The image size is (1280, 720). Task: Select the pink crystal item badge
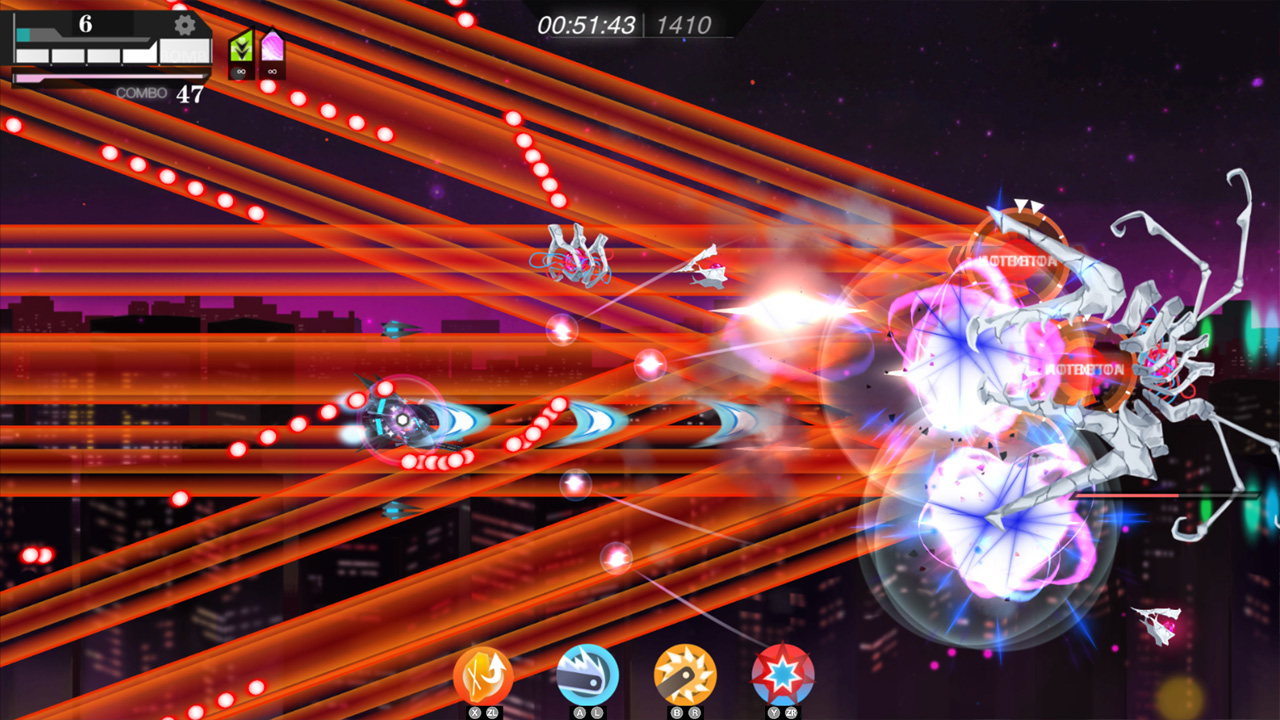click(272, 45)
